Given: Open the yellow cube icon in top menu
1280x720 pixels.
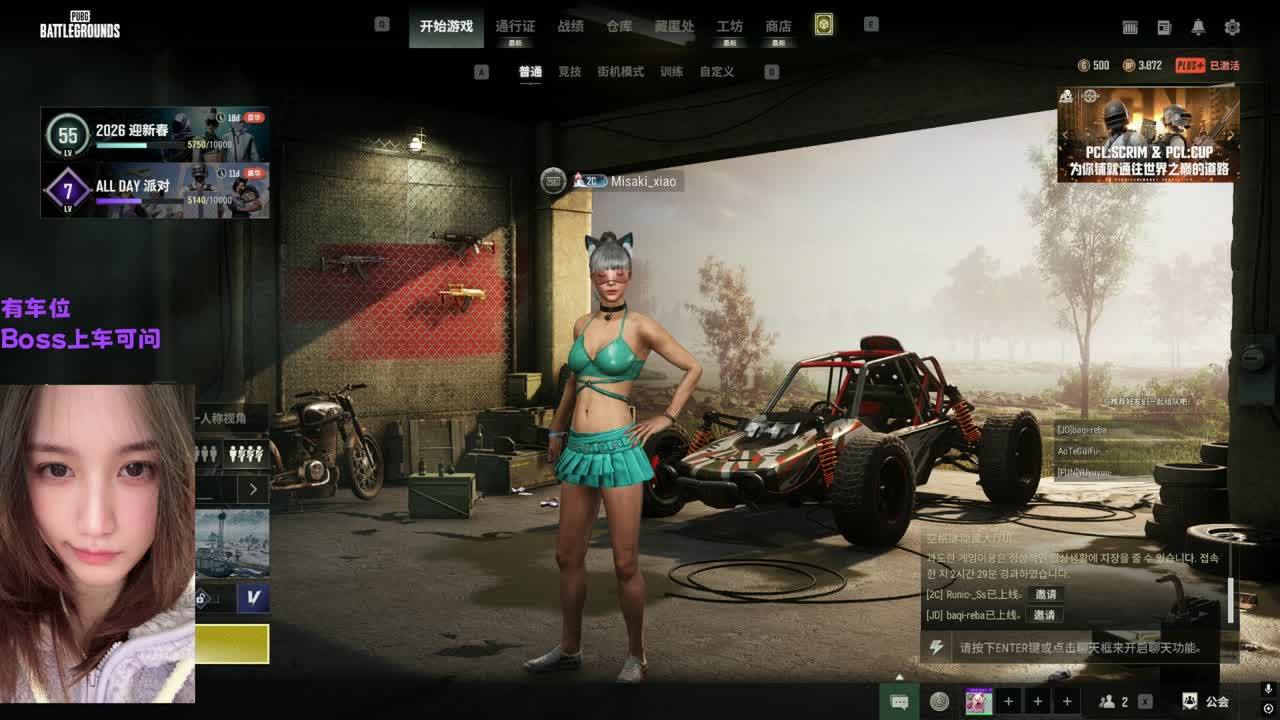Looking at the screenshot, I should [x=823, y=25].
